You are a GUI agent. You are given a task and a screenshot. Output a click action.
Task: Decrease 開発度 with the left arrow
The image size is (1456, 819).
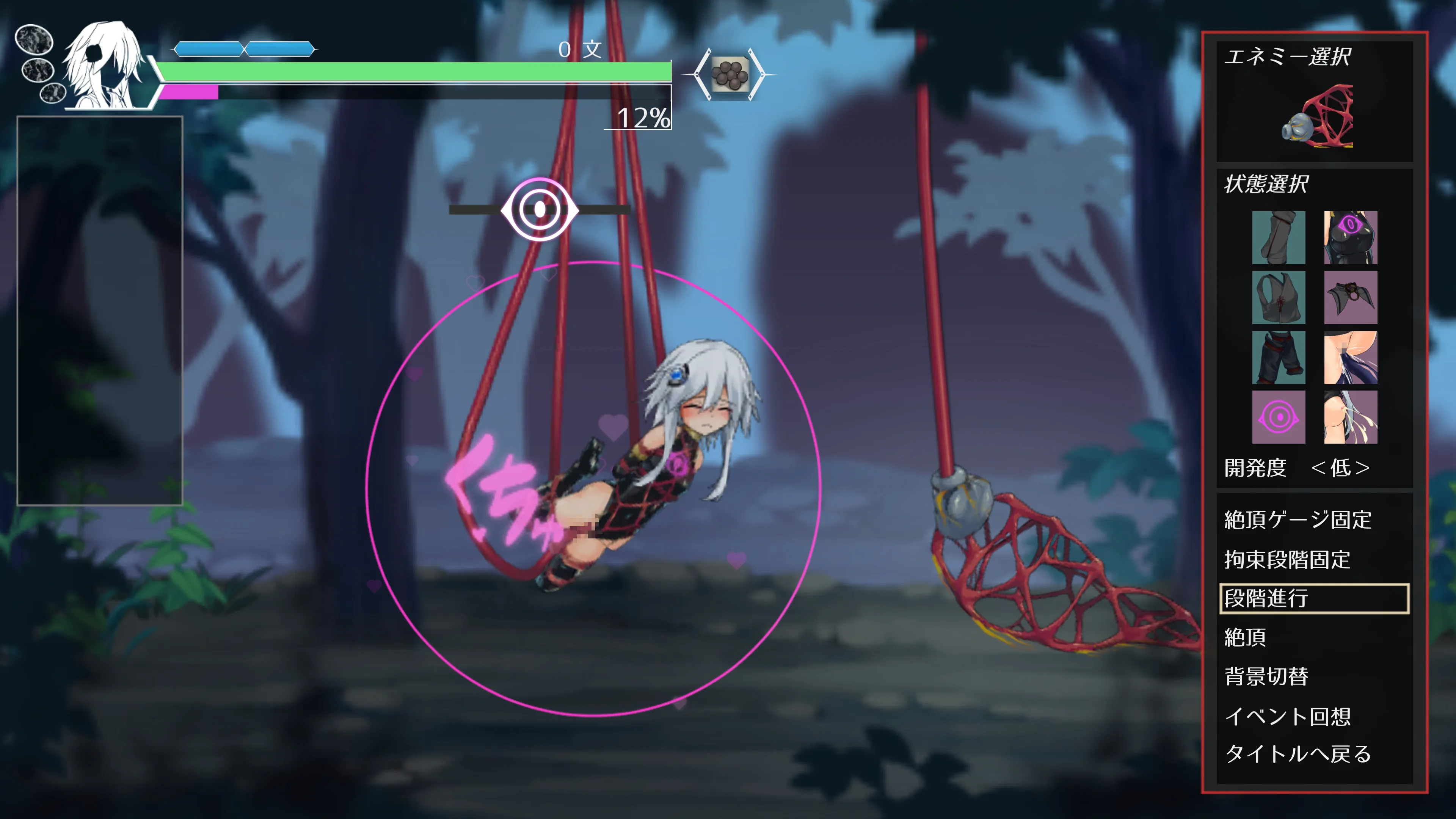[1319, 468]
